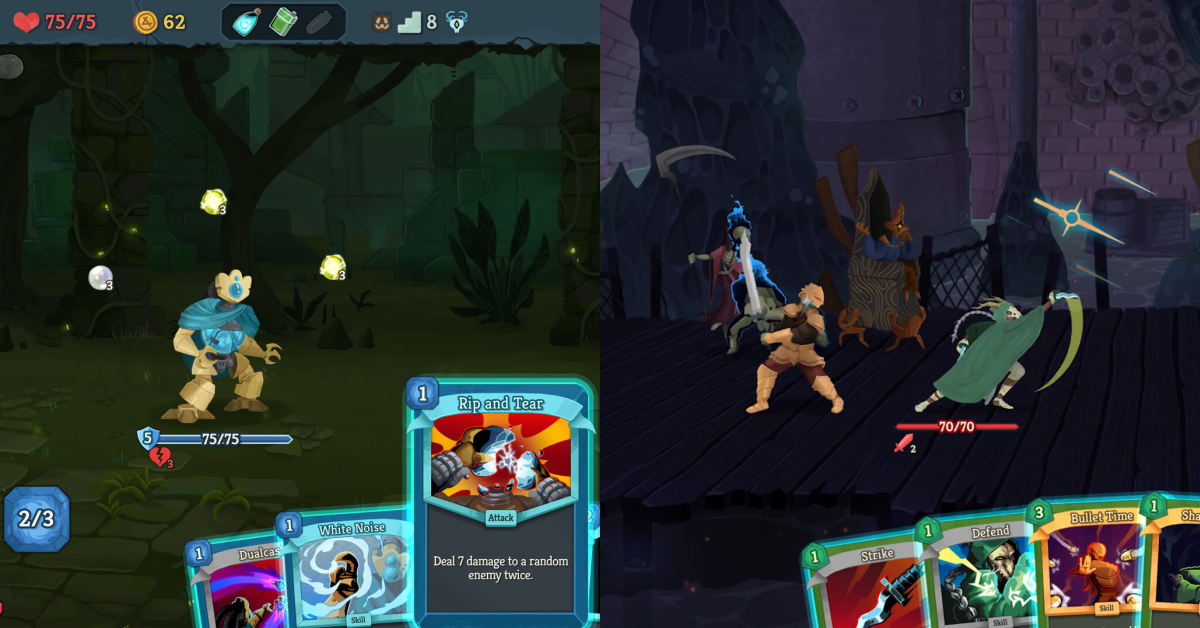Use the green jar potion

pyautogui.click(x=284, y=22)
